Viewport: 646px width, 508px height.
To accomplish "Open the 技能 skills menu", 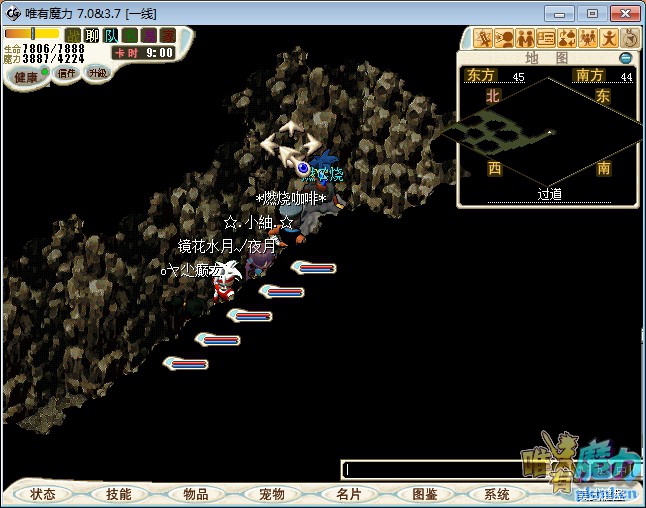I will [x=119, y=494].
